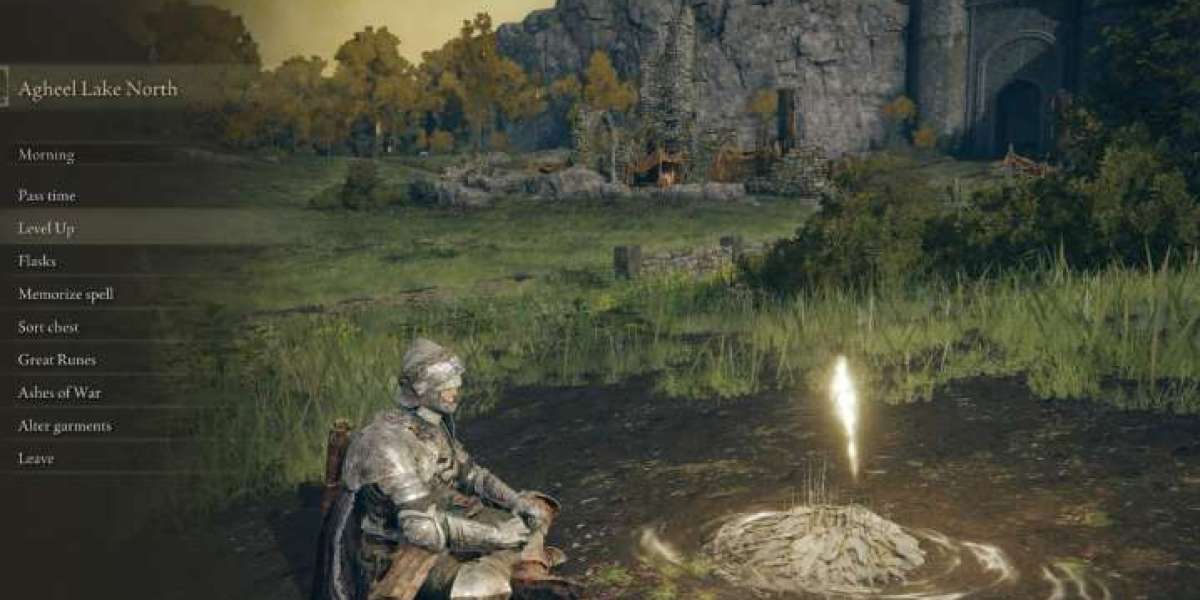Select the Sort chest entry

[48, 327]
